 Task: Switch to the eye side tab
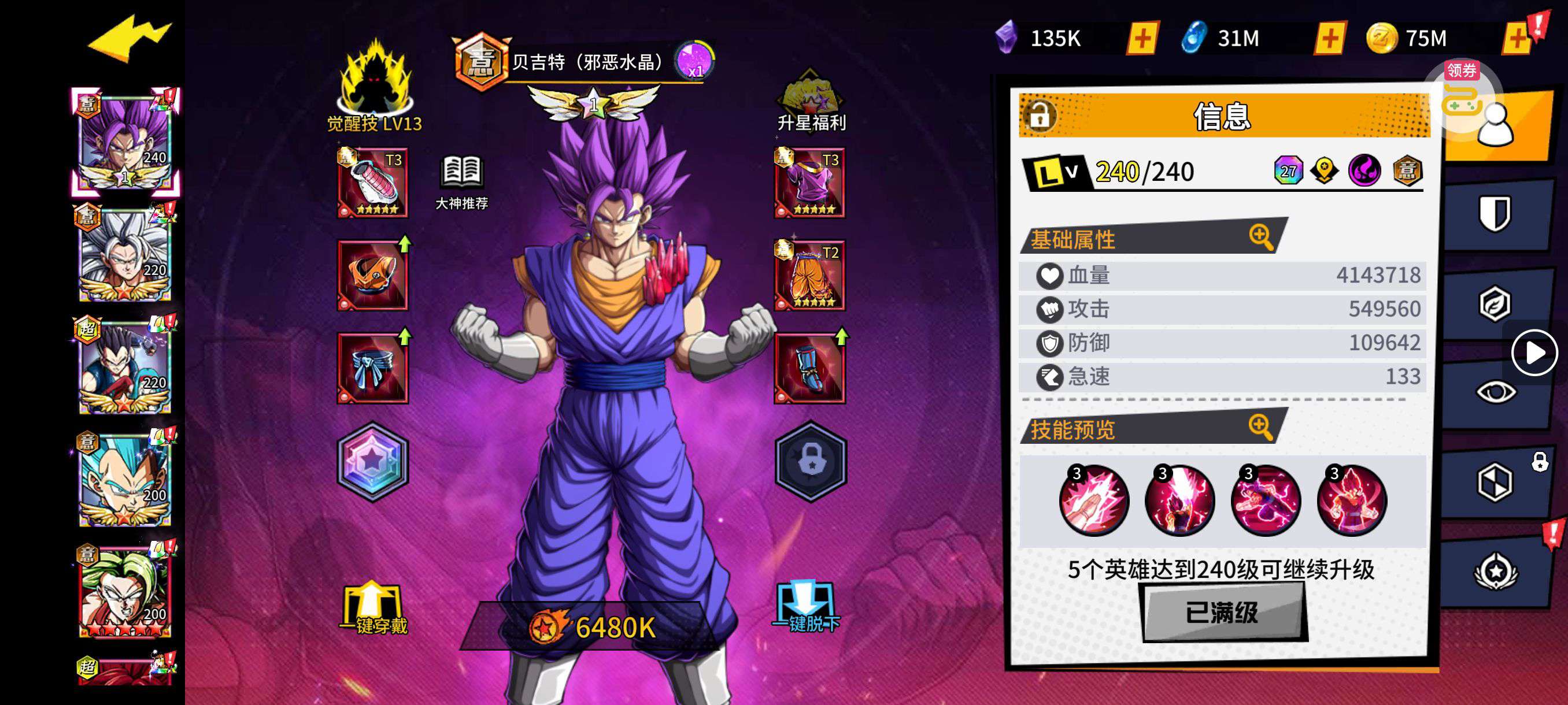1495,392
